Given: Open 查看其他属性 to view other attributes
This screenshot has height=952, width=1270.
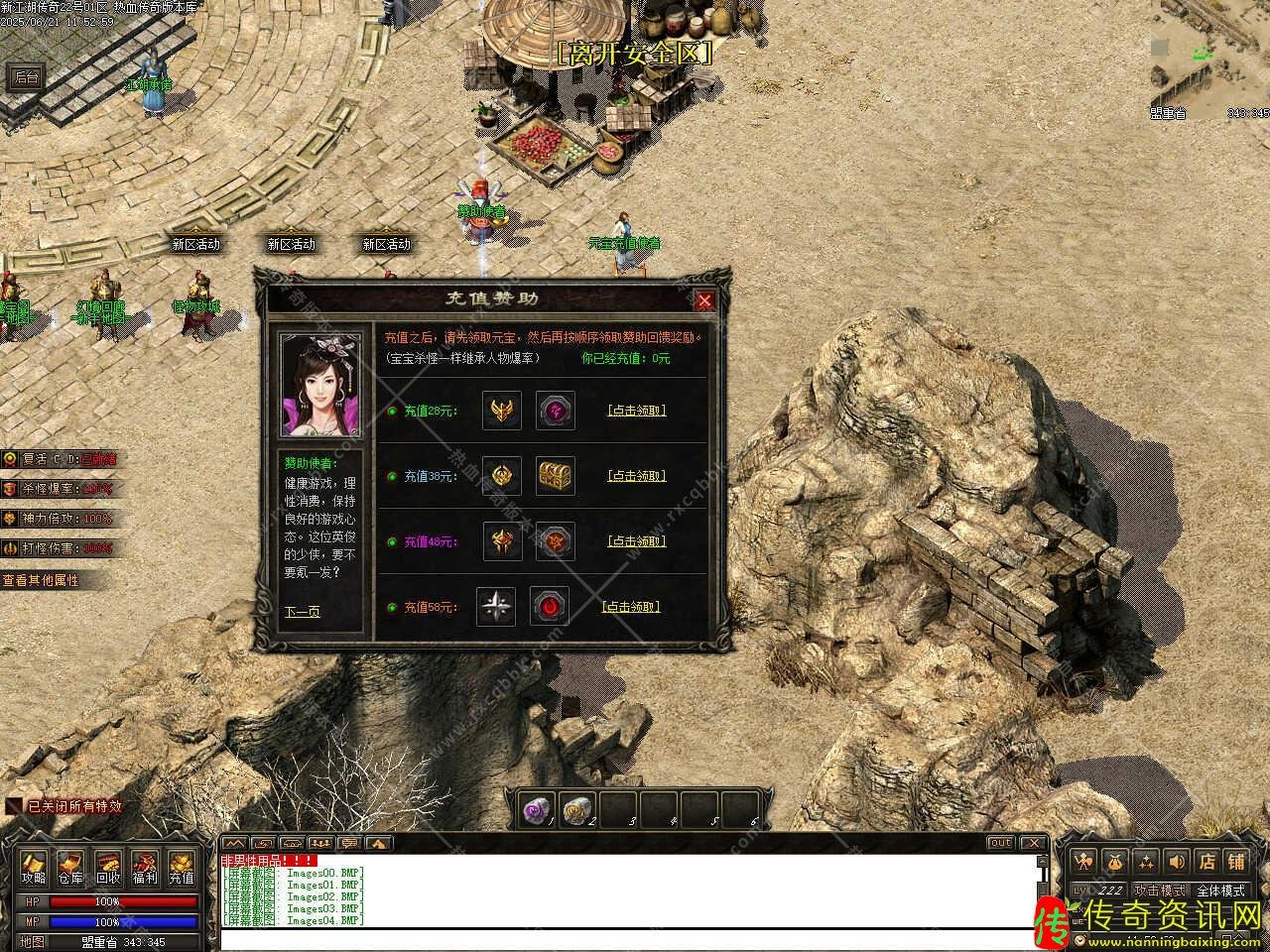Looking at the screenshot, I should (x=42, y=580).
